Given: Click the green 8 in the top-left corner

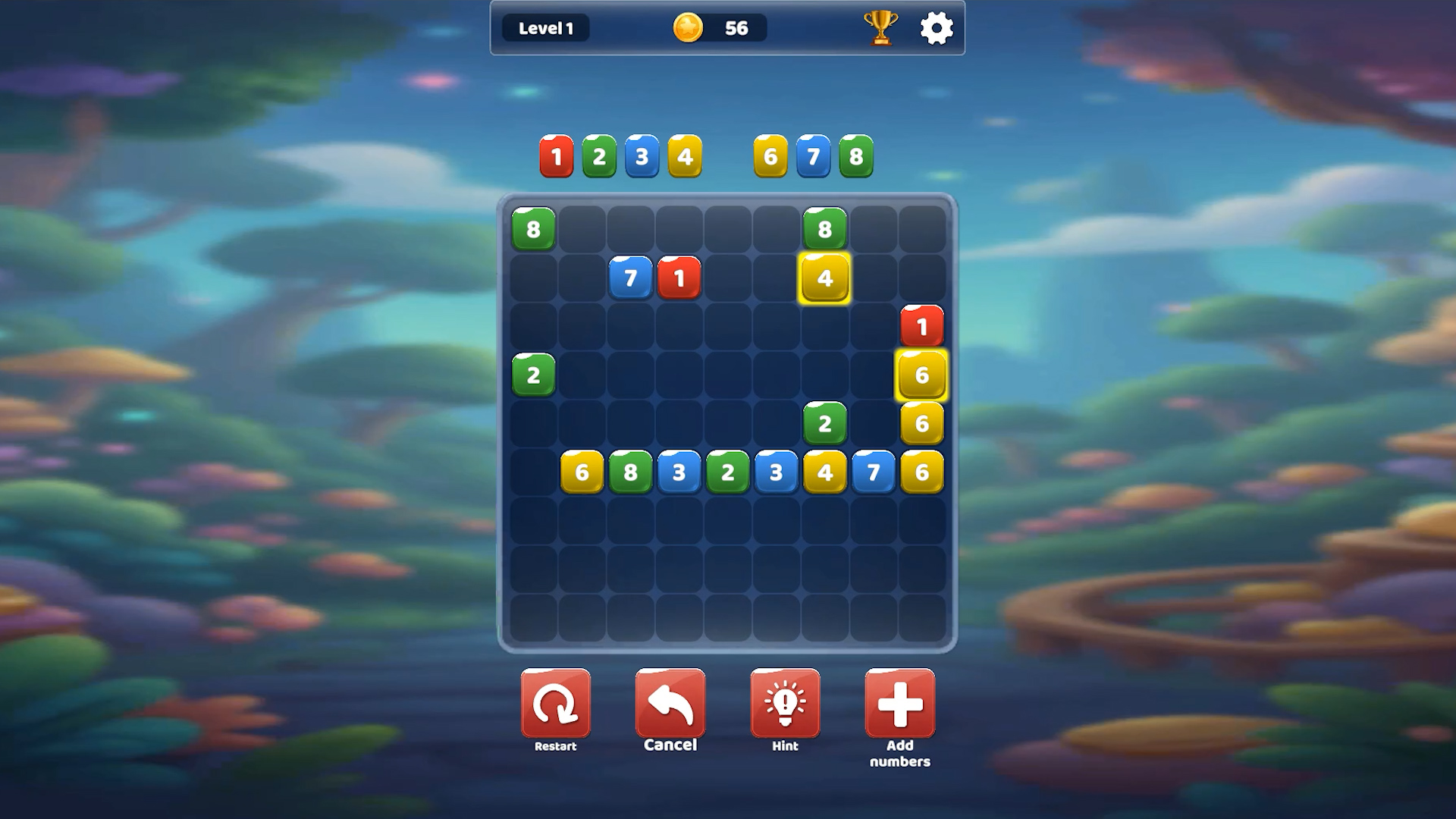Looking at the screenshot, I should click(x=534, y=229).
